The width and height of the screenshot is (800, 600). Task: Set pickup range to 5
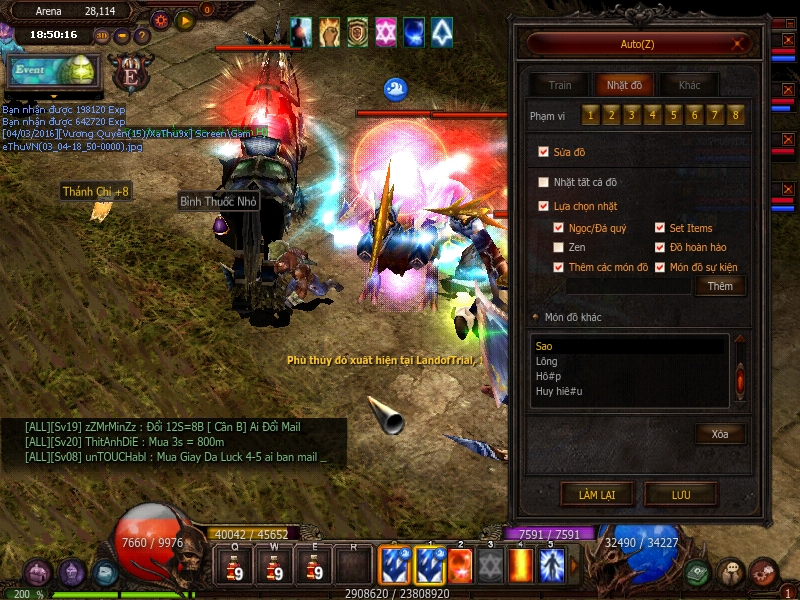672,115
